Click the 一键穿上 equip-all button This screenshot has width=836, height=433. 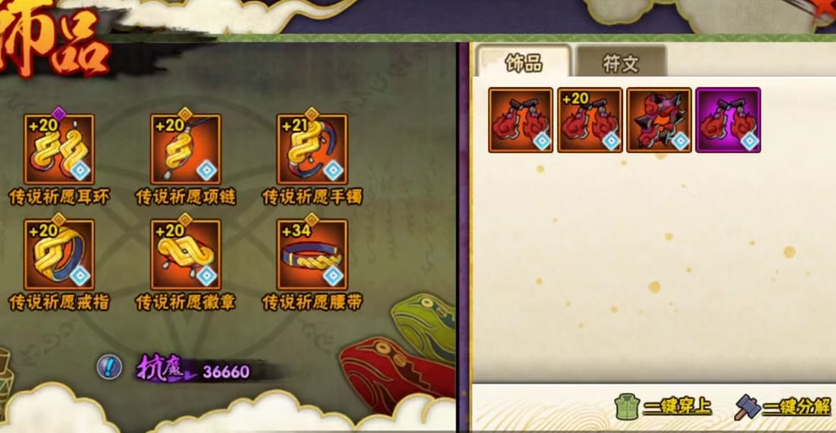pyautogui.click(x=664, y=406)
